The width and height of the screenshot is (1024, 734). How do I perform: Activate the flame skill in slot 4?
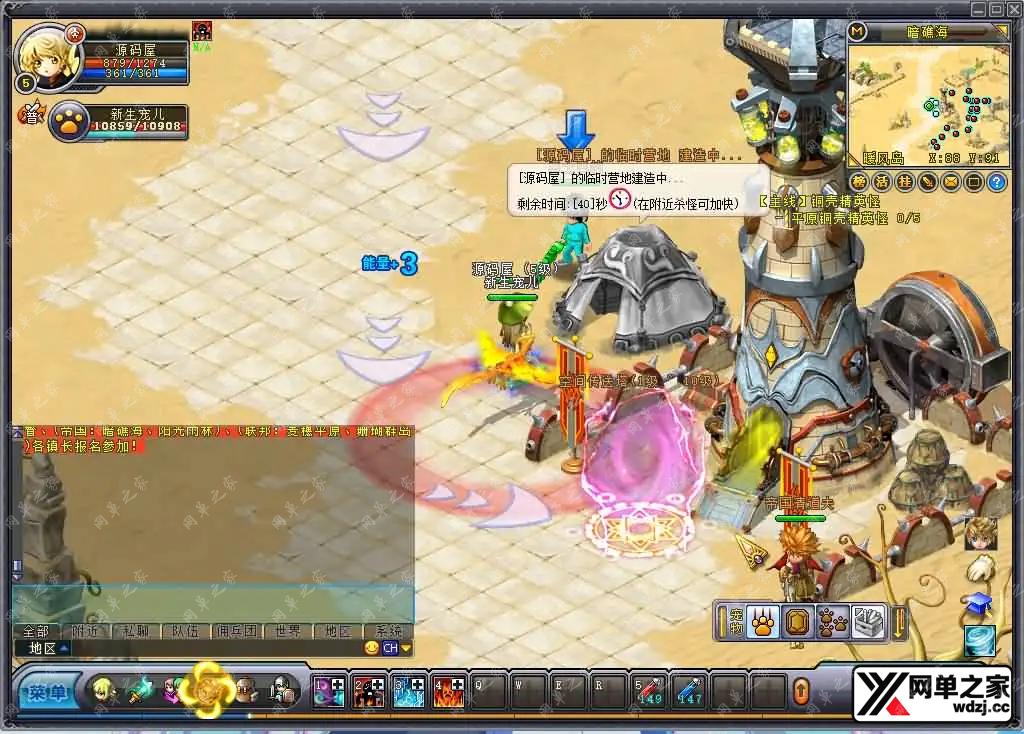pyautogui.click(x=448, y=691)
